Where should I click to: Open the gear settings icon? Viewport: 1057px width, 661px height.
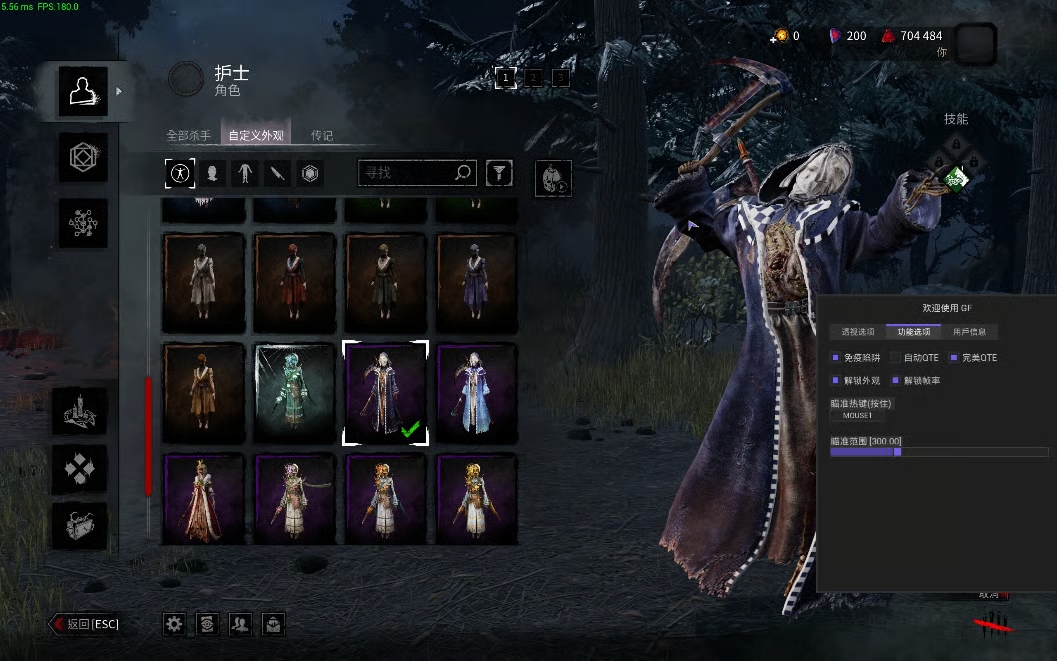pyautogui.click(x=174, y=624)
